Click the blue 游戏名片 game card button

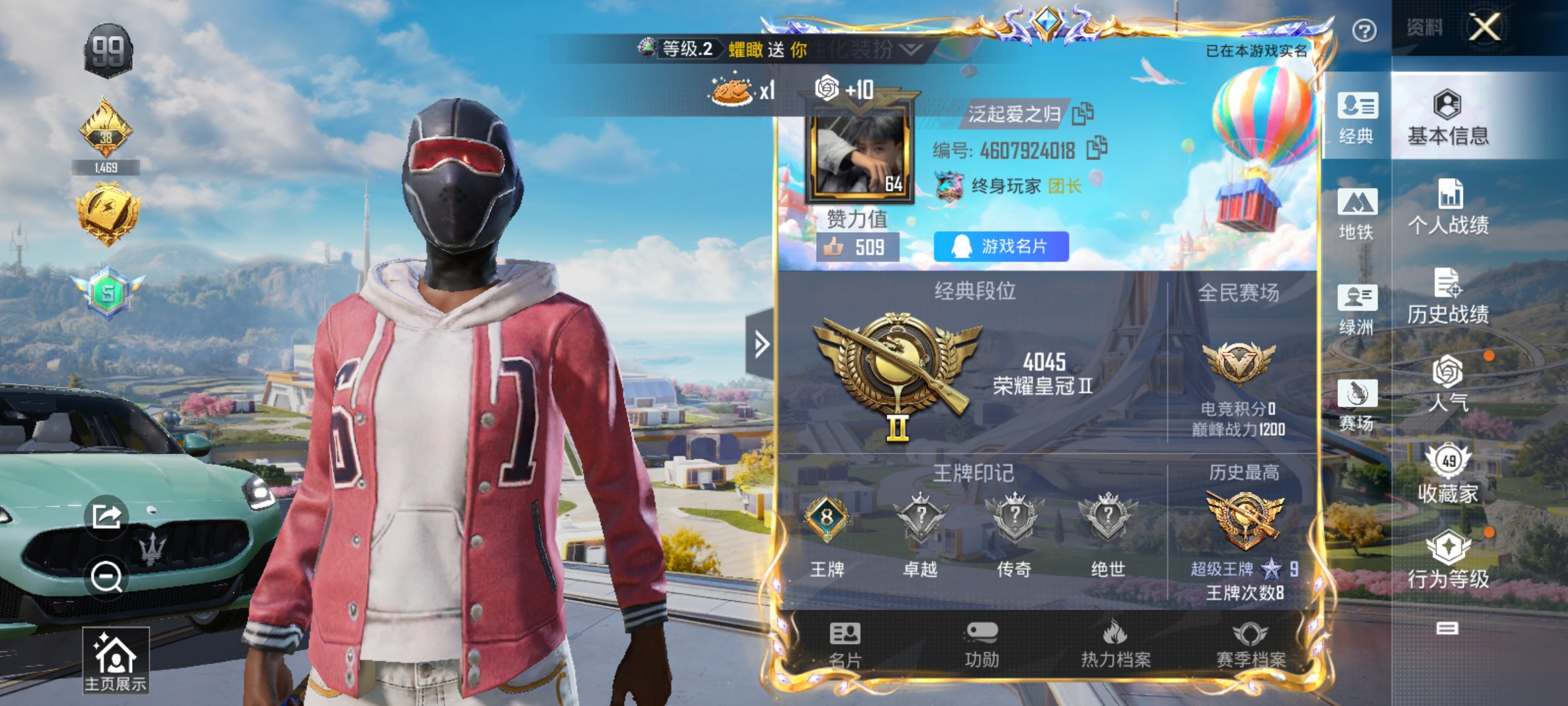(x=1001, y=246)
